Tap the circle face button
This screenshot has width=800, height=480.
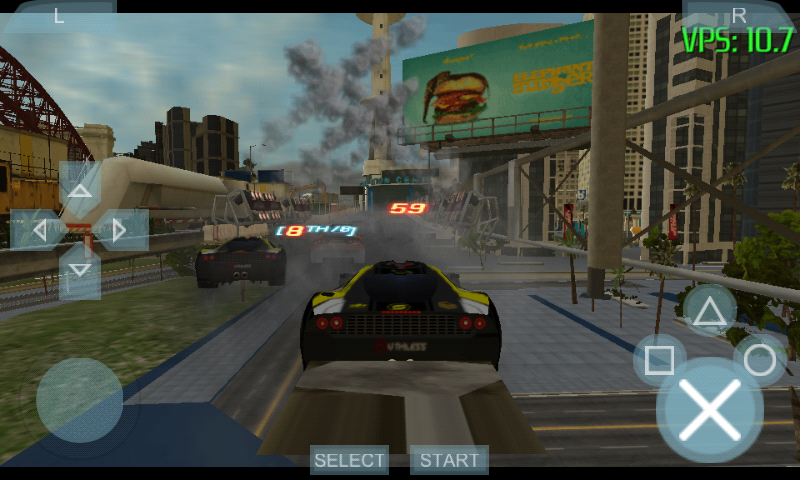(760, 360)
